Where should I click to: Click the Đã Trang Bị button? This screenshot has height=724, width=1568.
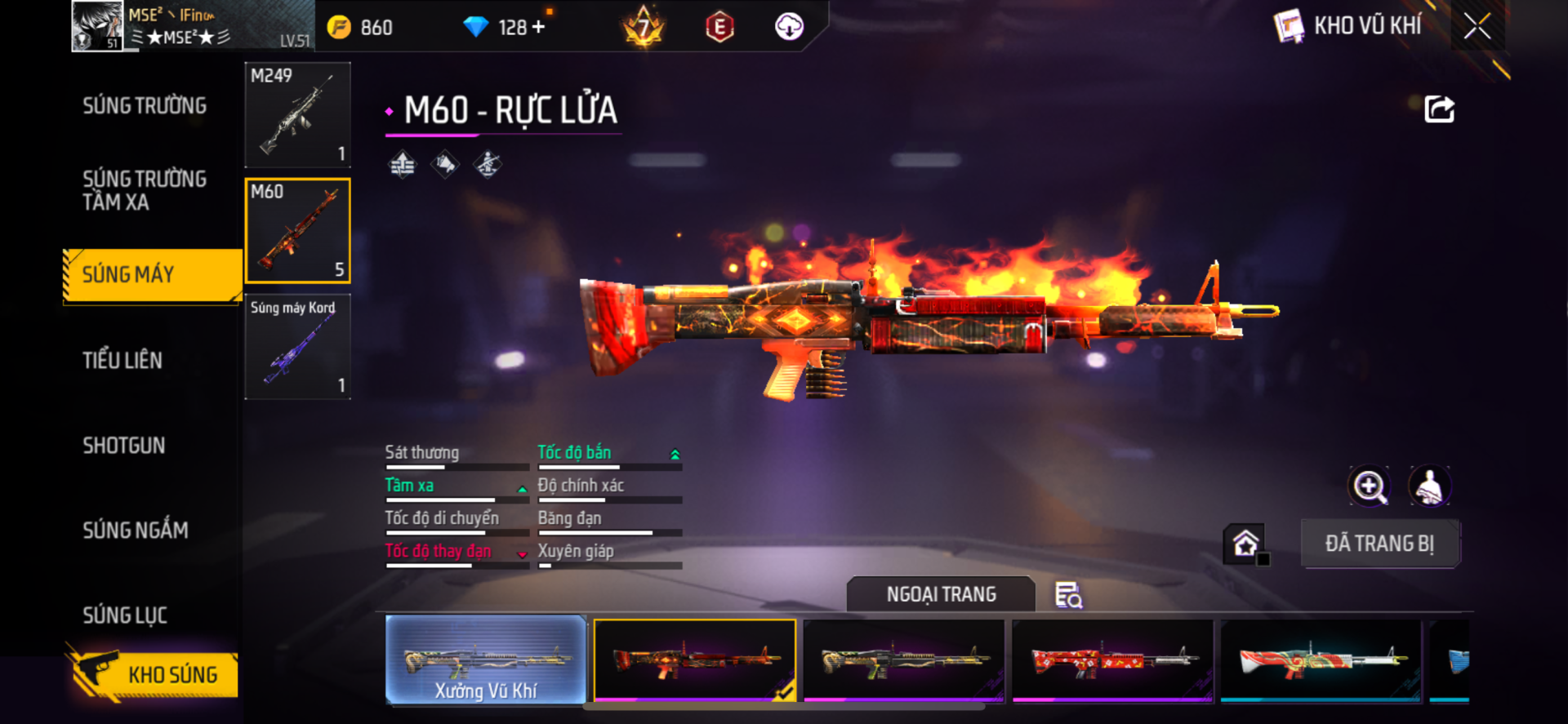coord(1379,544)
